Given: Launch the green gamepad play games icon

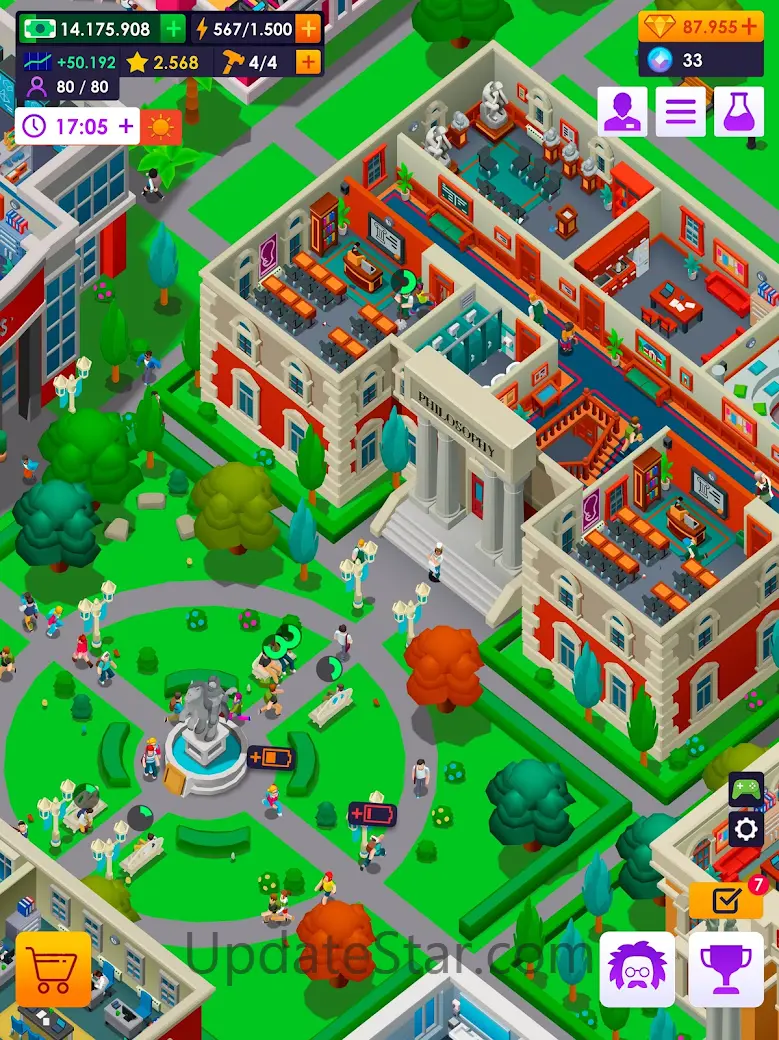Looking at the screenshot, I should [746, 789].
